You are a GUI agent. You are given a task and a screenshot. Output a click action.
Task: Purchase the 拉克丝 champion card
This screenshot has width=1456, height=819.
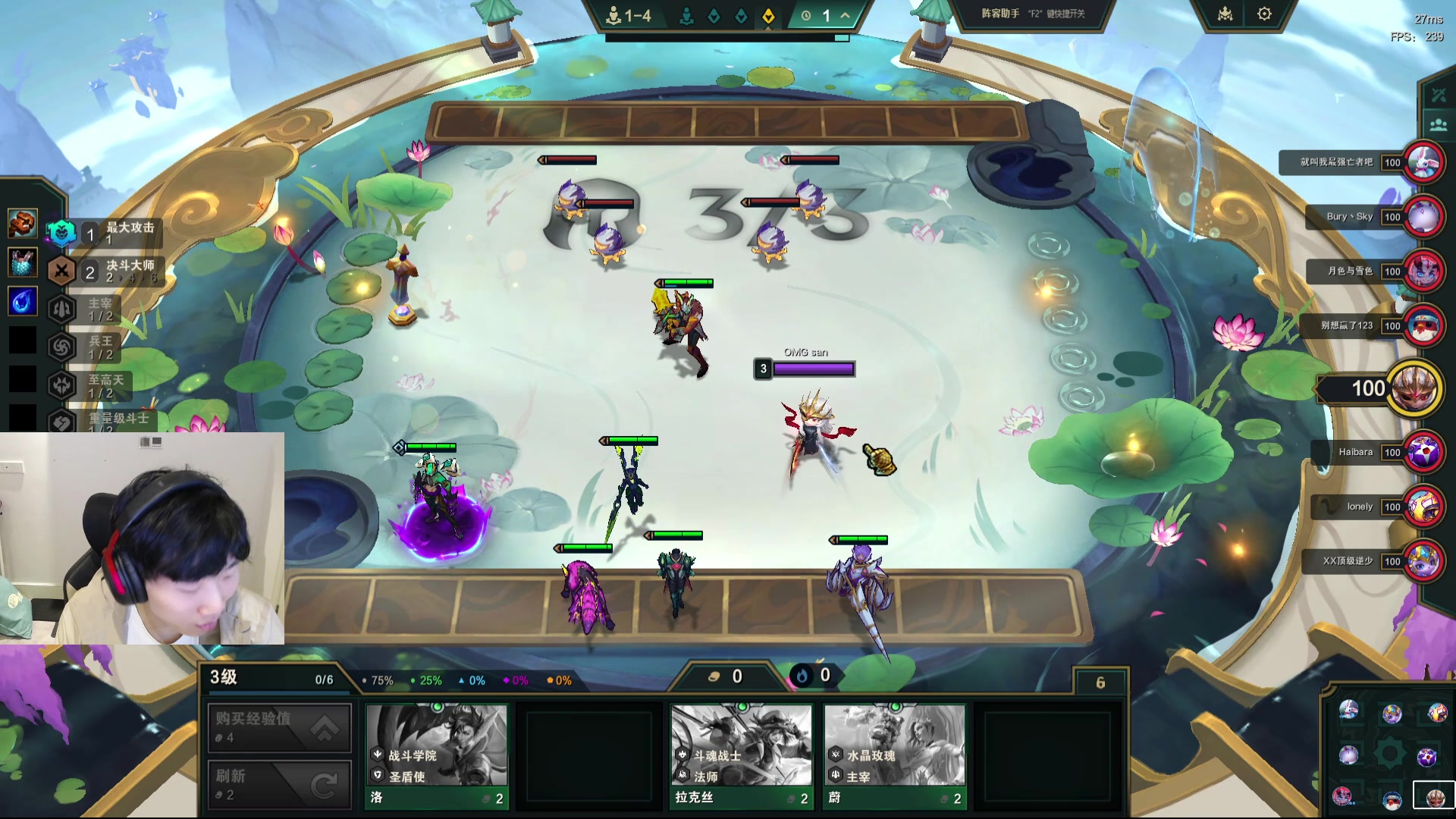pos(741,755)
